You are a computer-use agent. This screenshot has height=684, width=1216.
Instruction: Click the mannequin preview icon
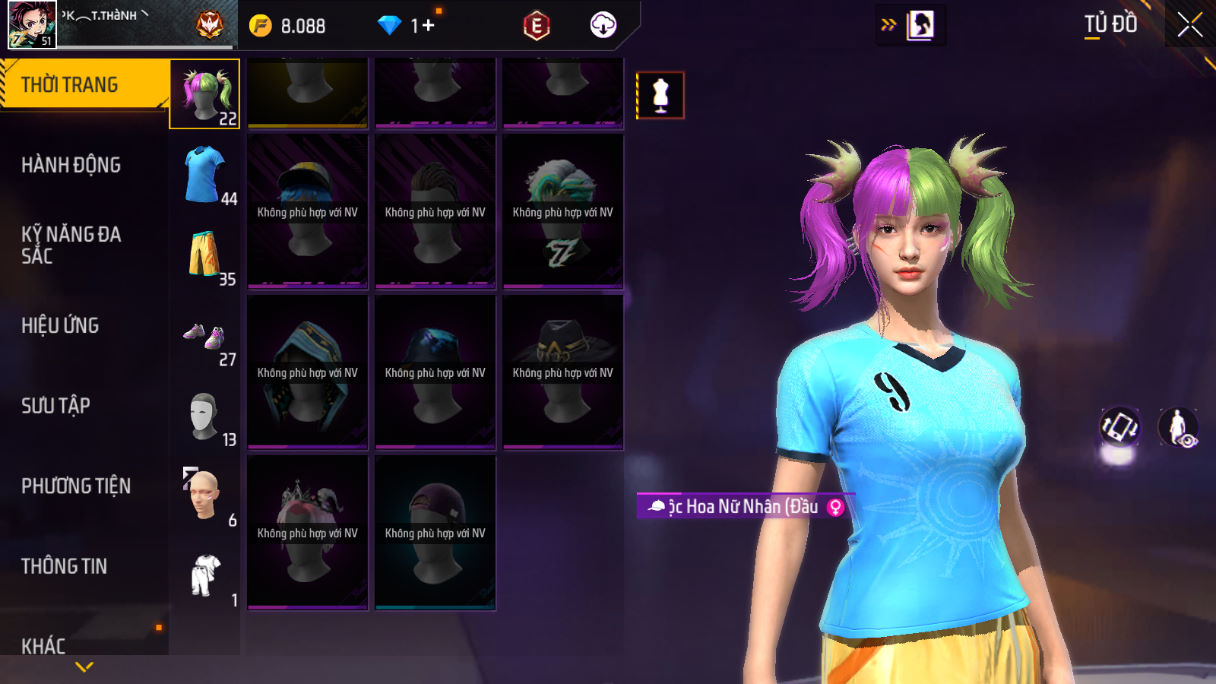click(x=660, y=95)
